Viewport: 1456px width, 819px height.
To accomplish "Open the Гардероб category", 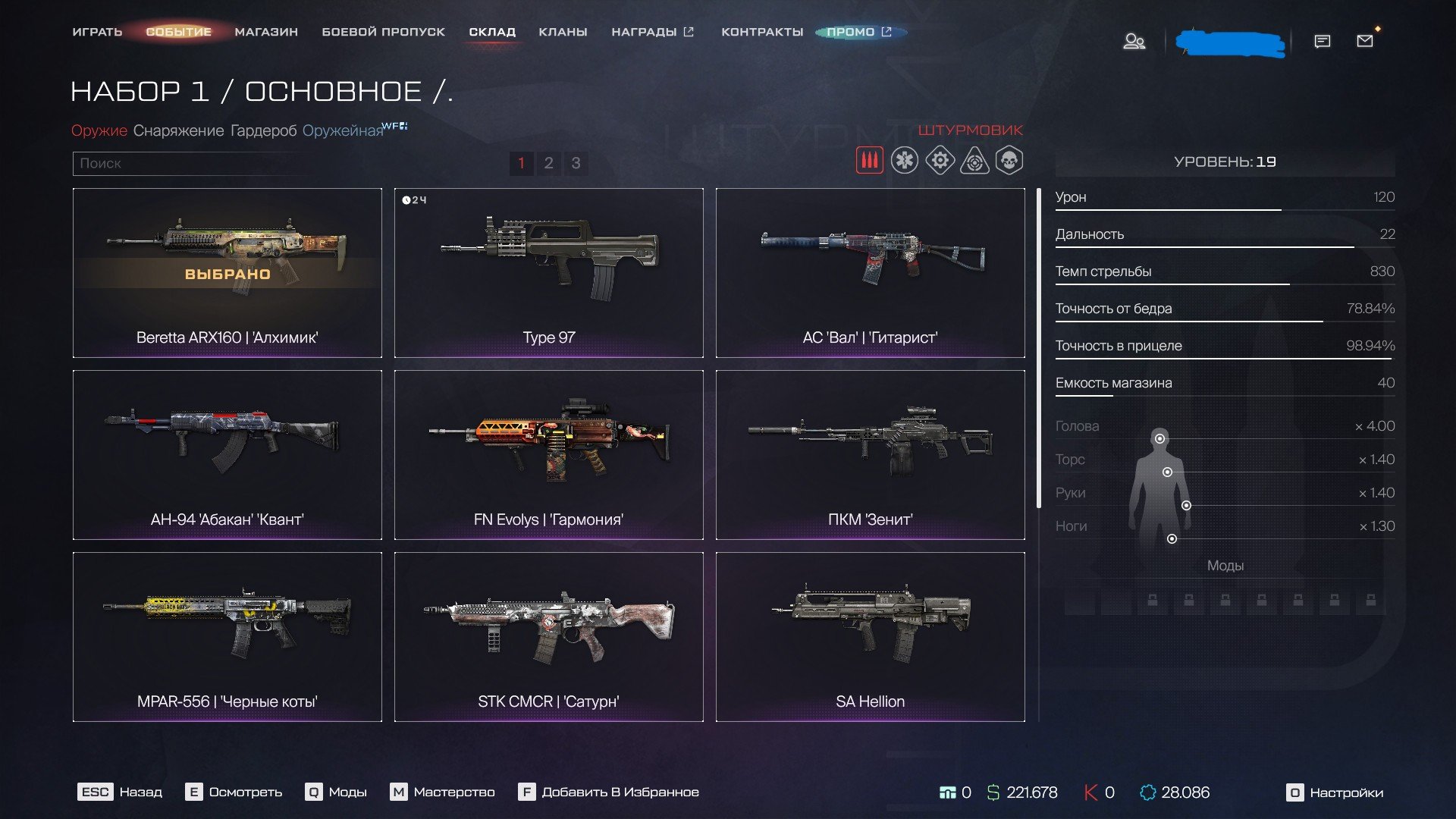I will tap(263, 130).
